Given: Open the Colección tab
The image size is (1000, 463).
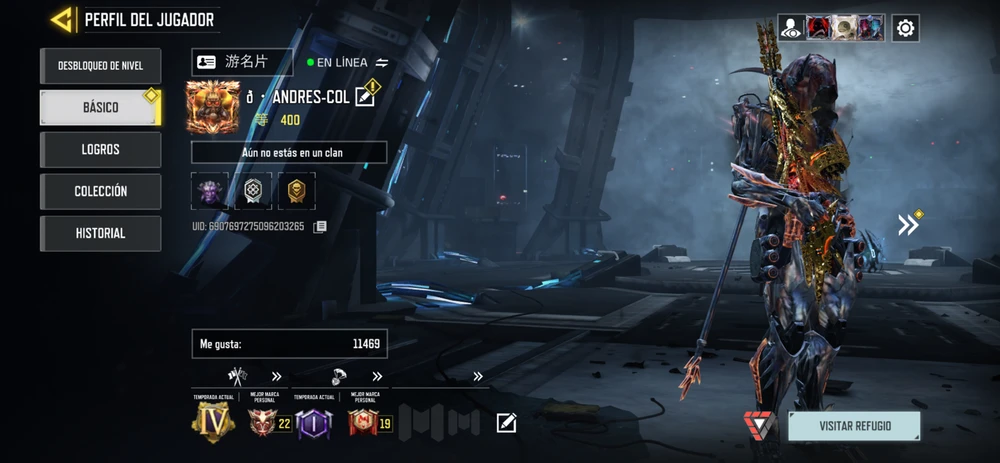Looking at the screenshot, I should click(100, 191).
